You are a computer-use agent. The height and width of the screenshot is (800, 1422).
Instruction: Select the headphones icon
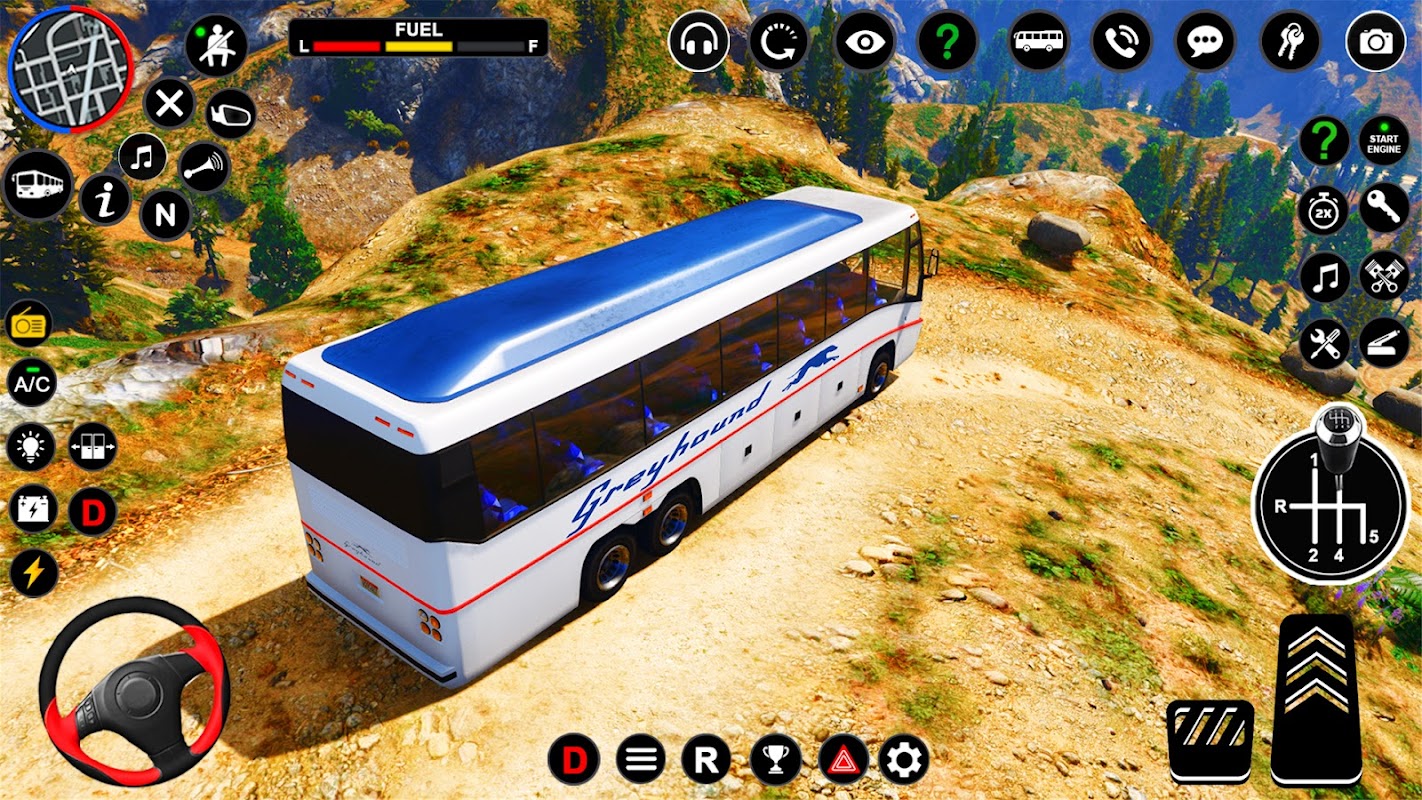click(698, 42)
